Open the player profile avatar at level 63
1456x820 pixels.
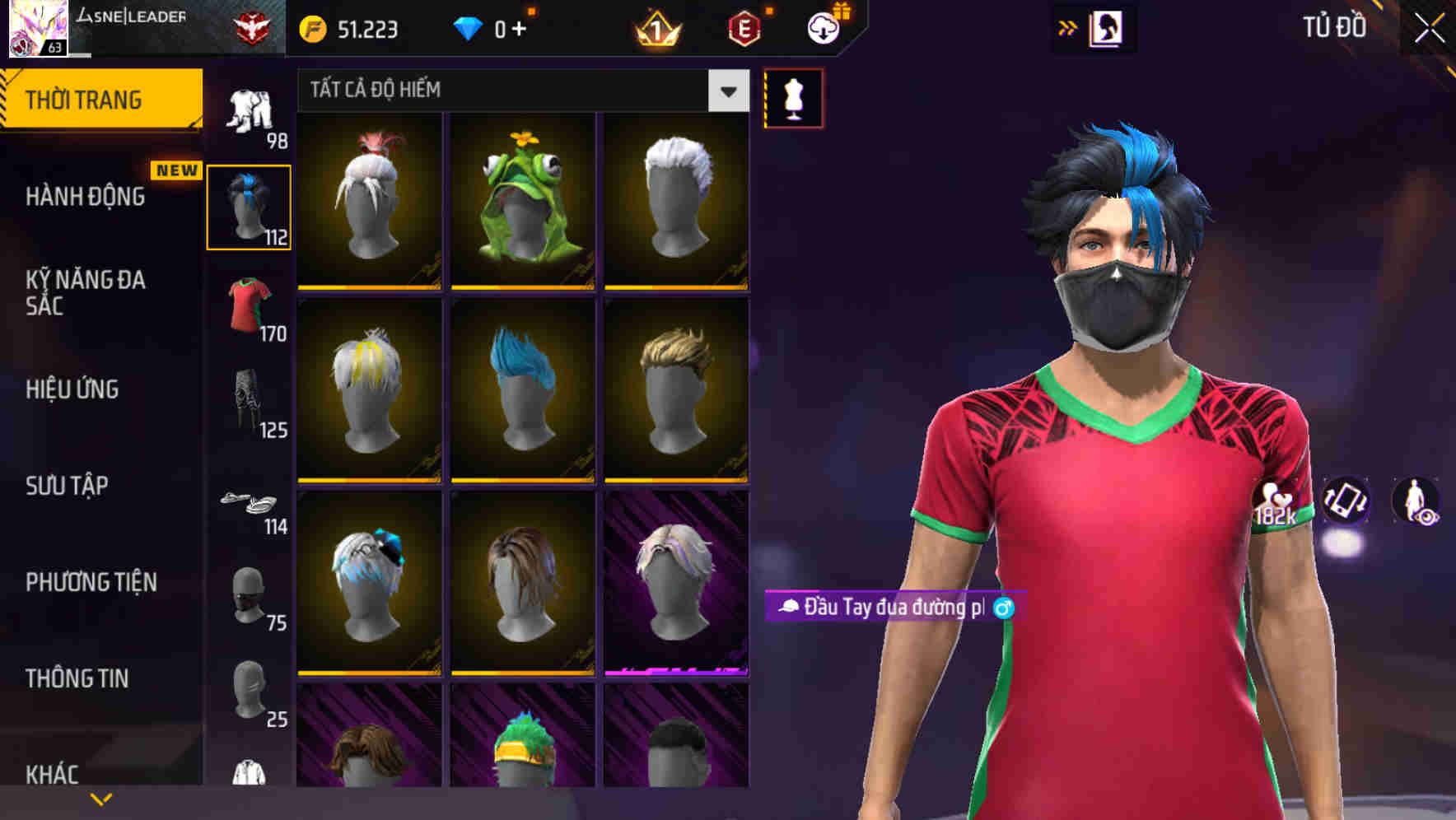pyautogui.click(x=35, y=27)
